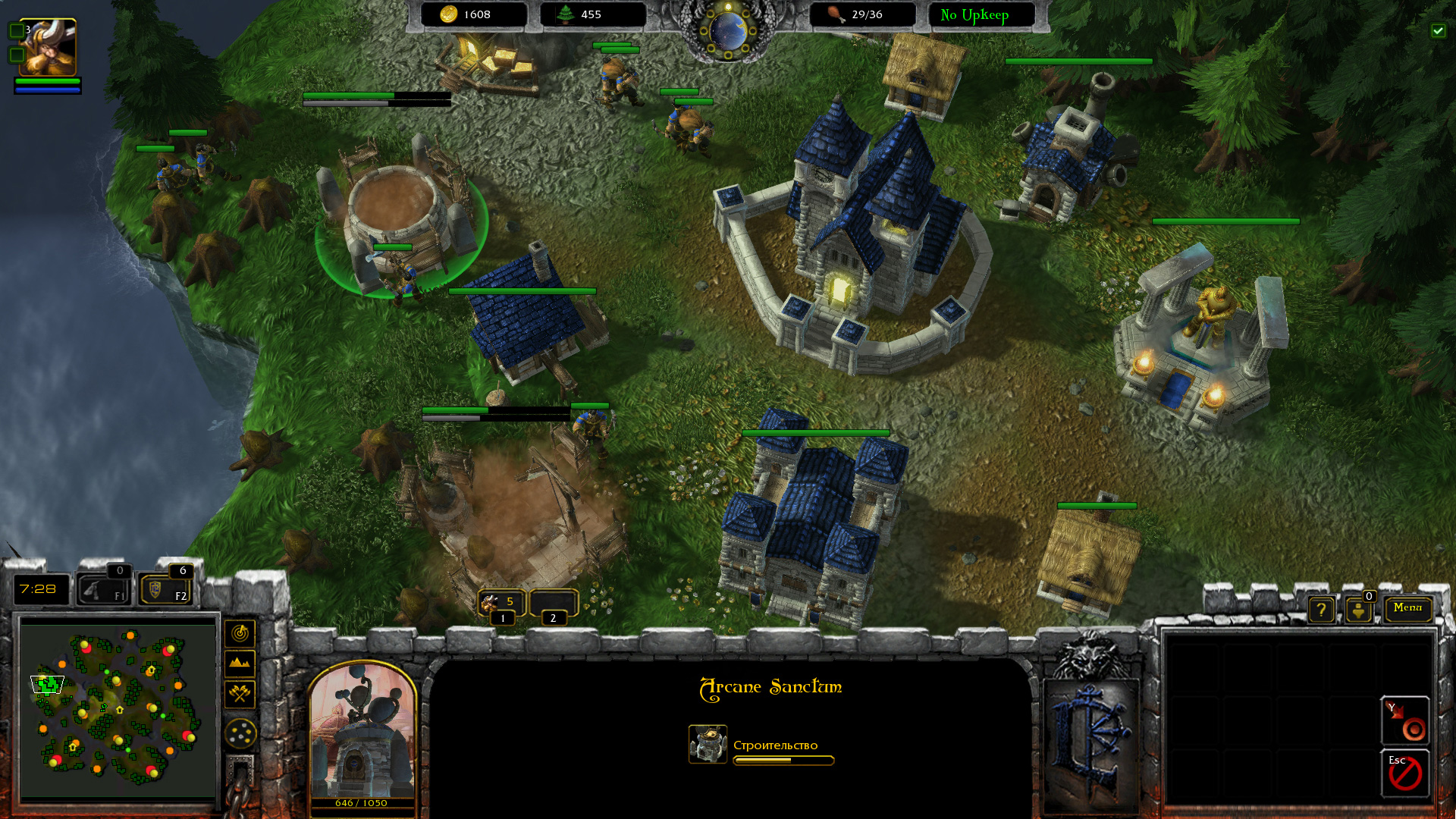
Task: Open the allies panel button
Action: pos(1358,610)
